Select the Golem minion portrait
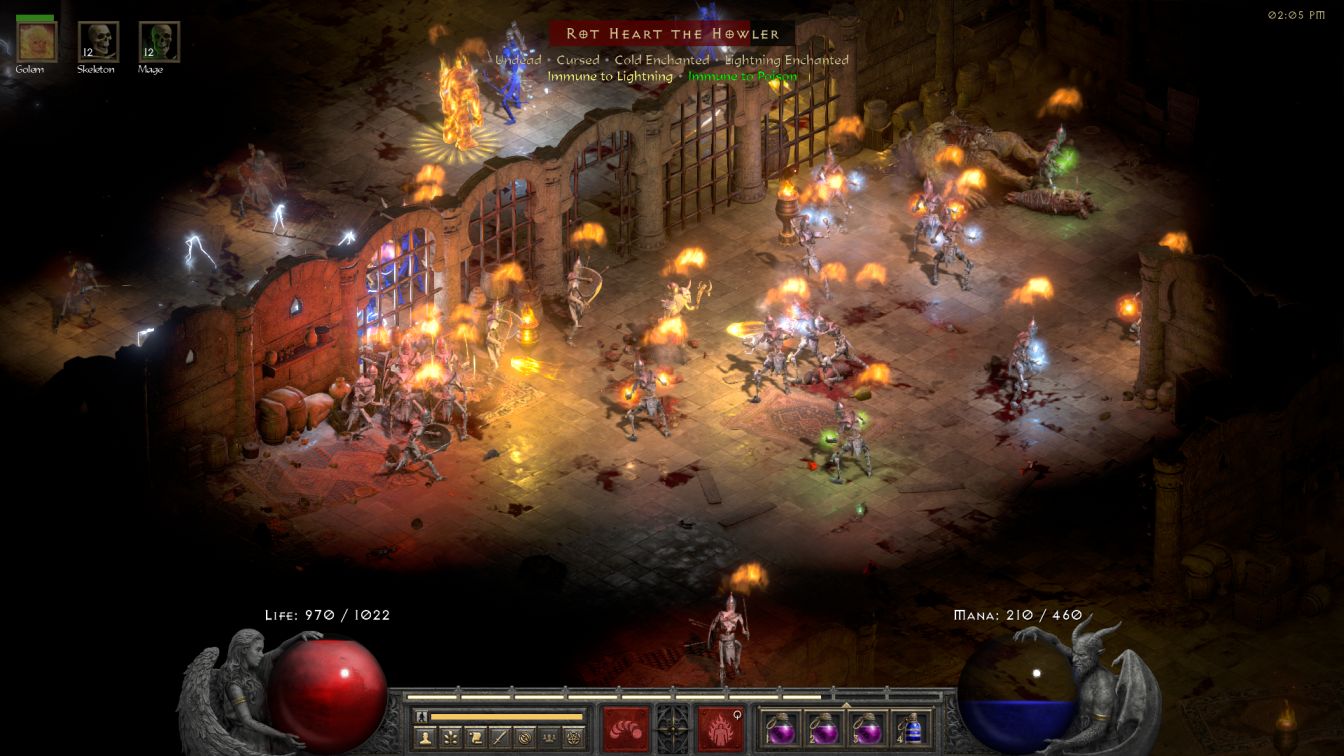The height and width of the screenshot is (756, 1344). [x=37, y=42]
